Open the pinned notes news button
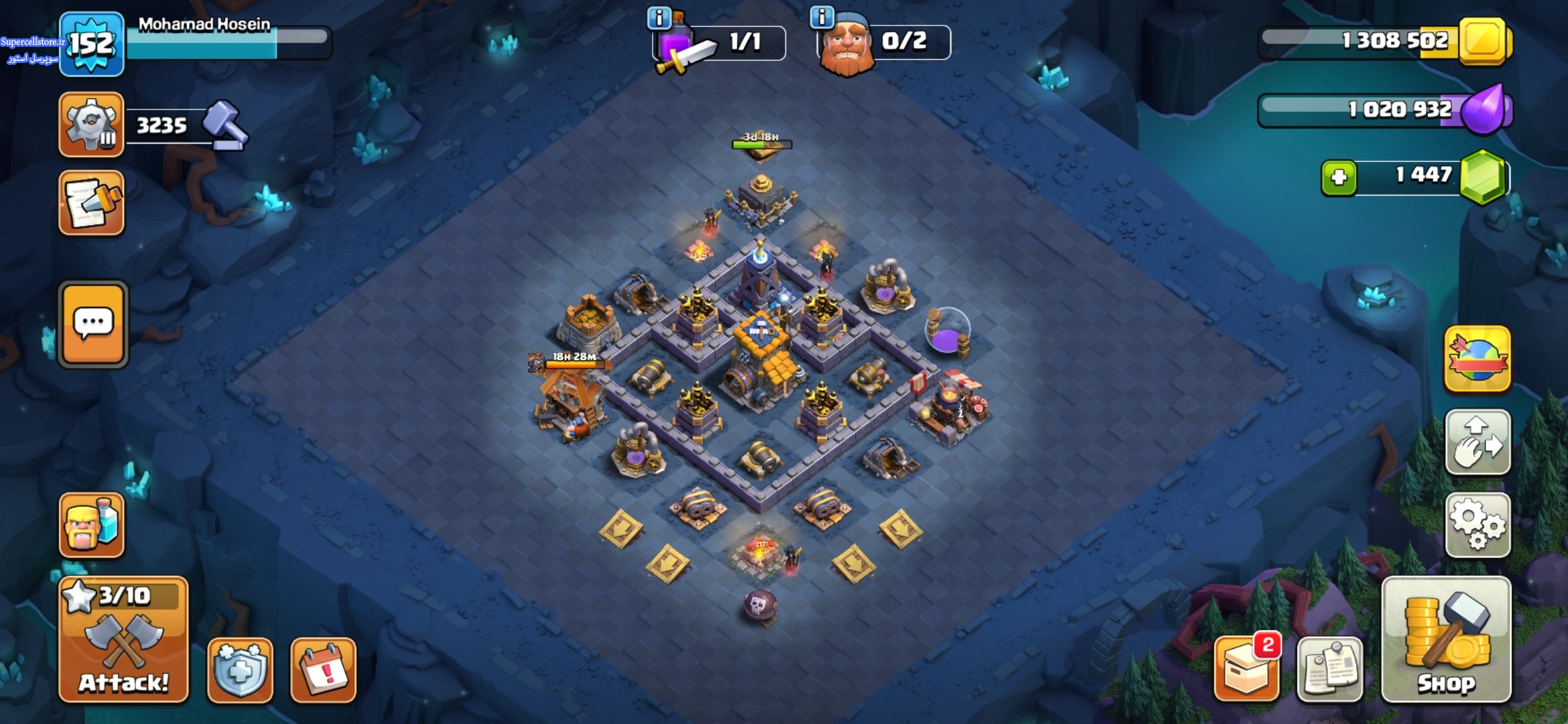Screen dimensions: 1568x724 pos(1329,670)
